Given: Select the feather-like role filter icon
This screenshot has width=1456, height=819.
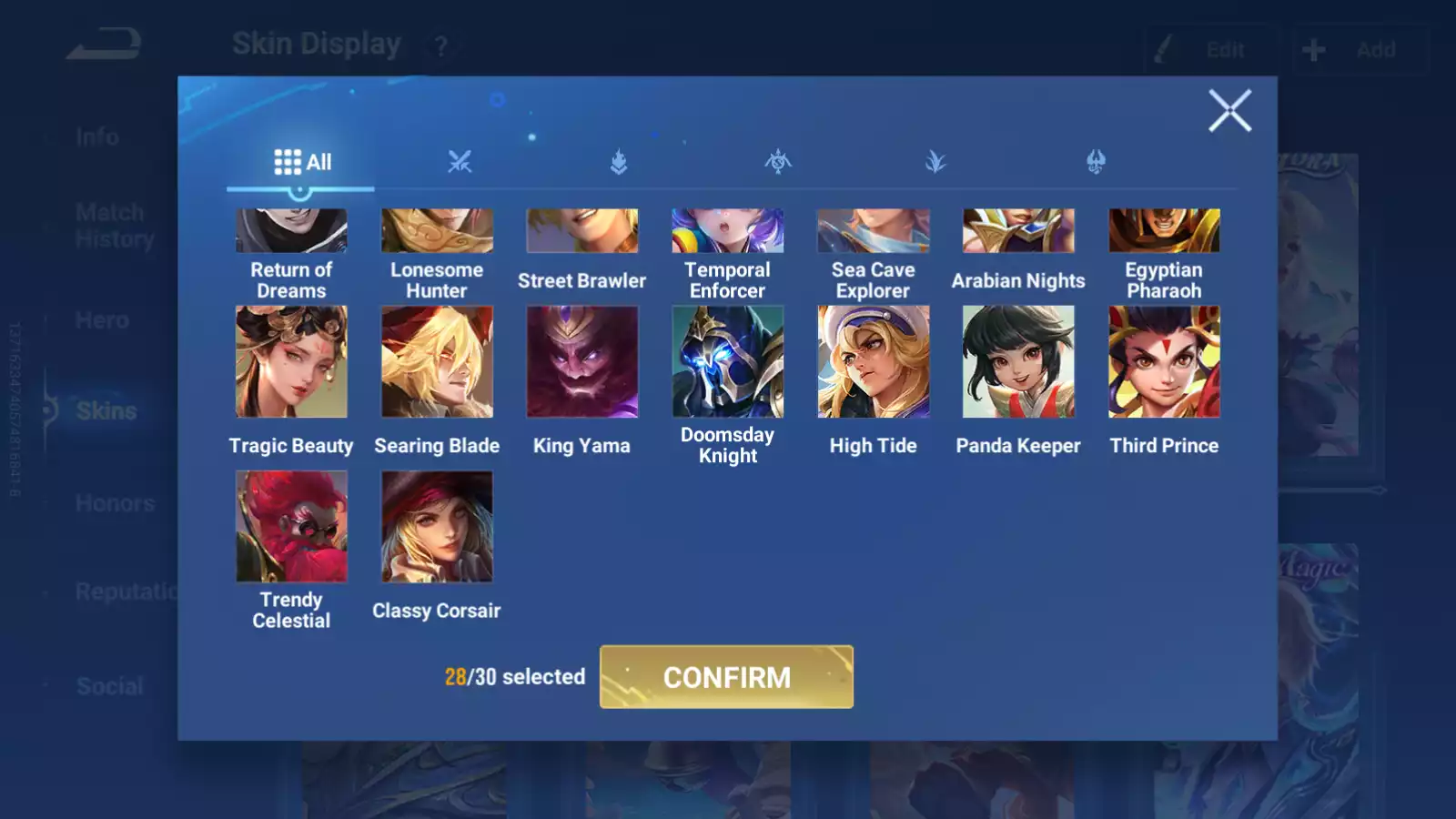Looking at the screenshot, I should [937, 162].
